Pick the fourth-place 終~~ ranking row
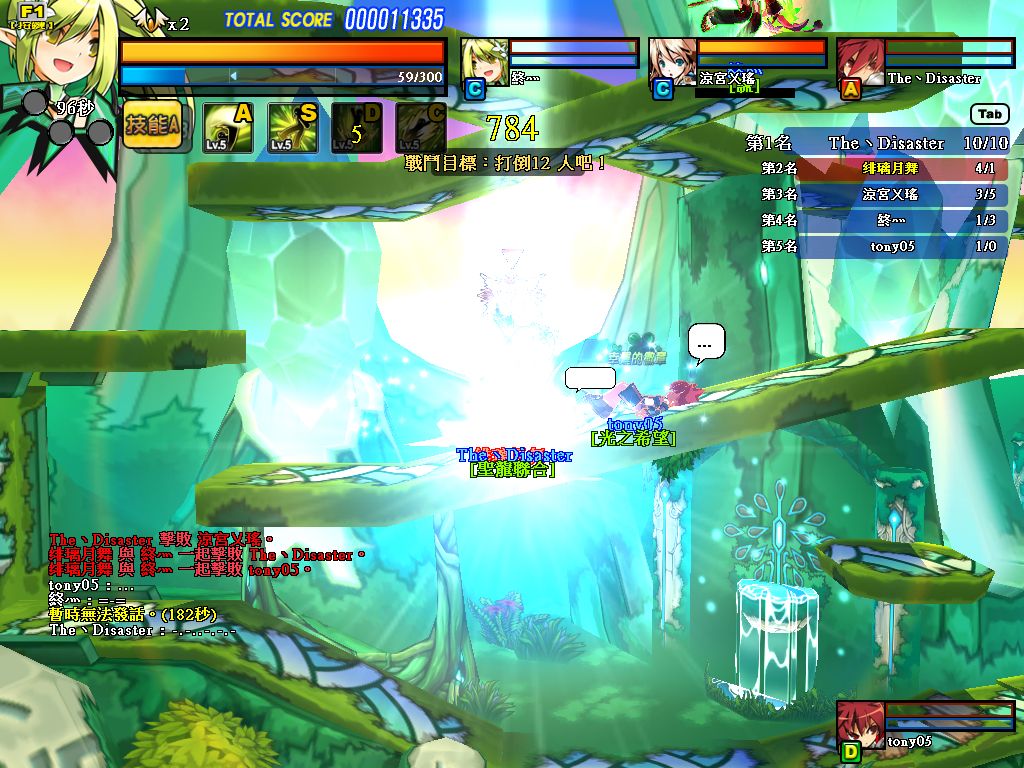The image size is (1024, 768). (878, 220)
